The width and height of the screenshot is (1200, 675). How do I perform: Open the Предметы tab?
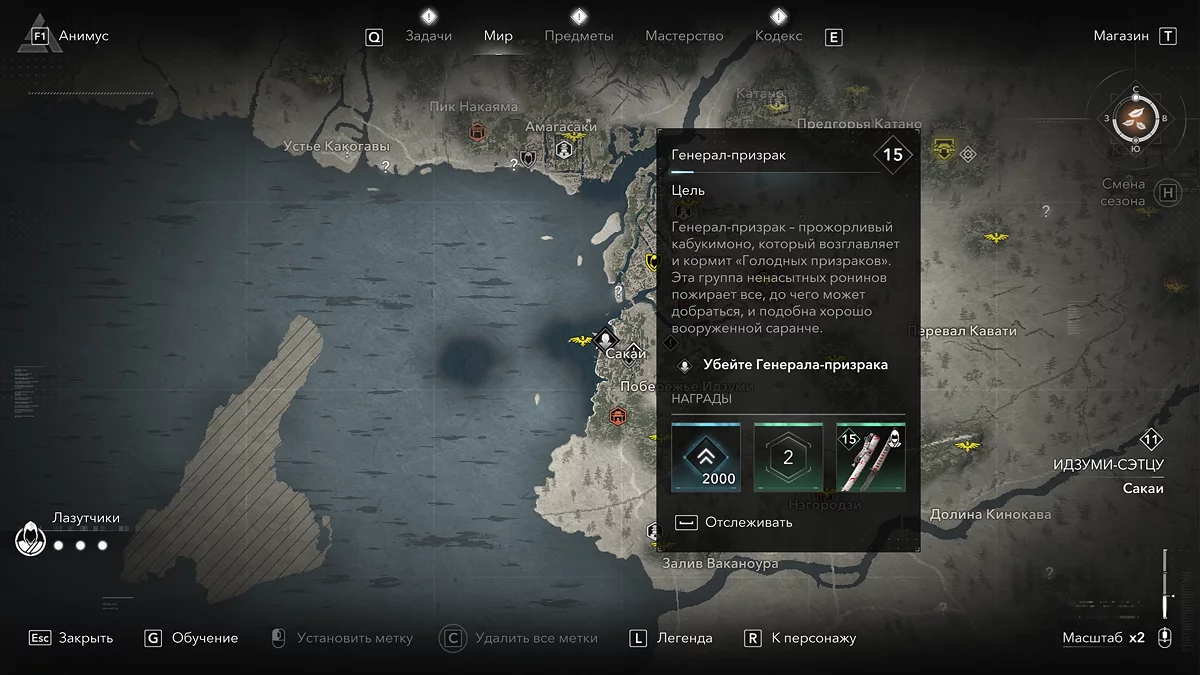click(x=578, y=36)
